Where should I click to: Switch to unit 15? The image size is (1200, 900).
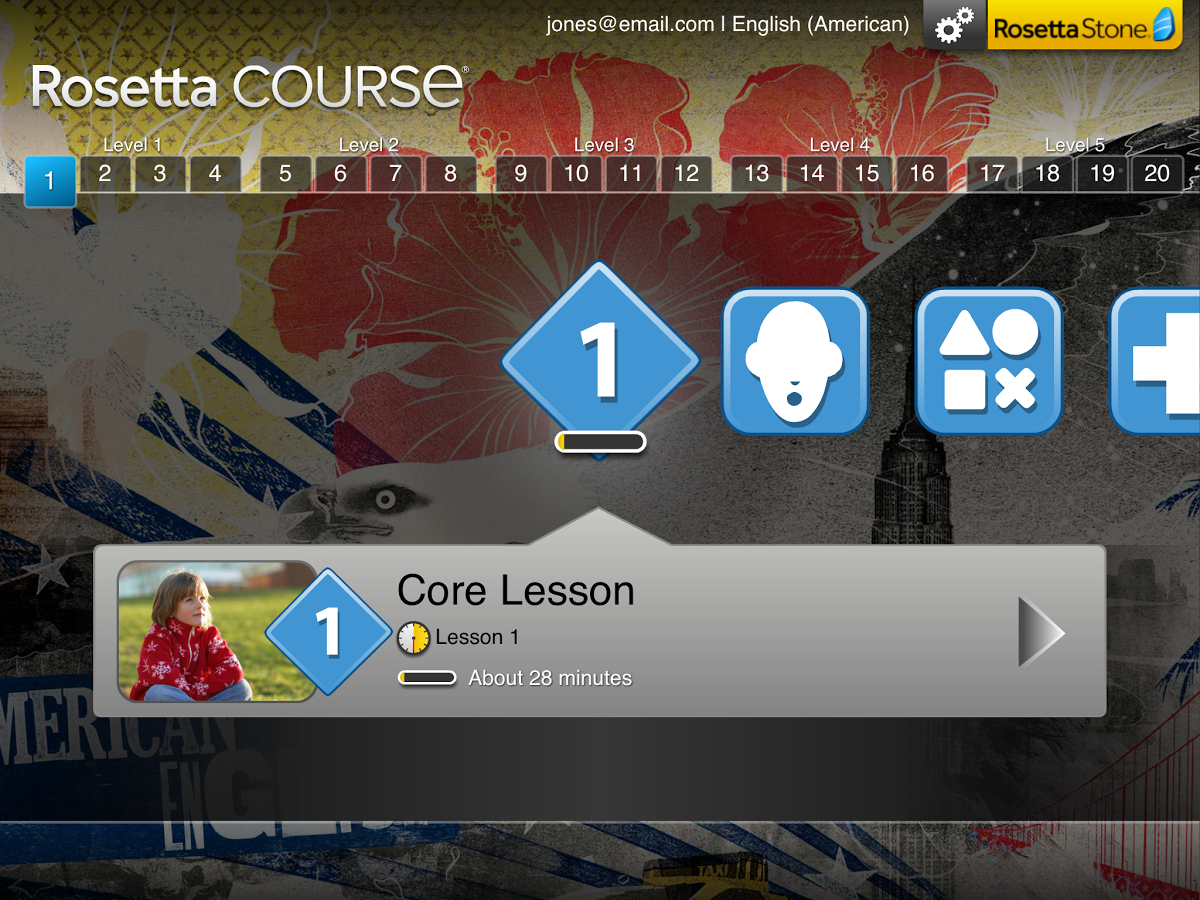point(867,174)
